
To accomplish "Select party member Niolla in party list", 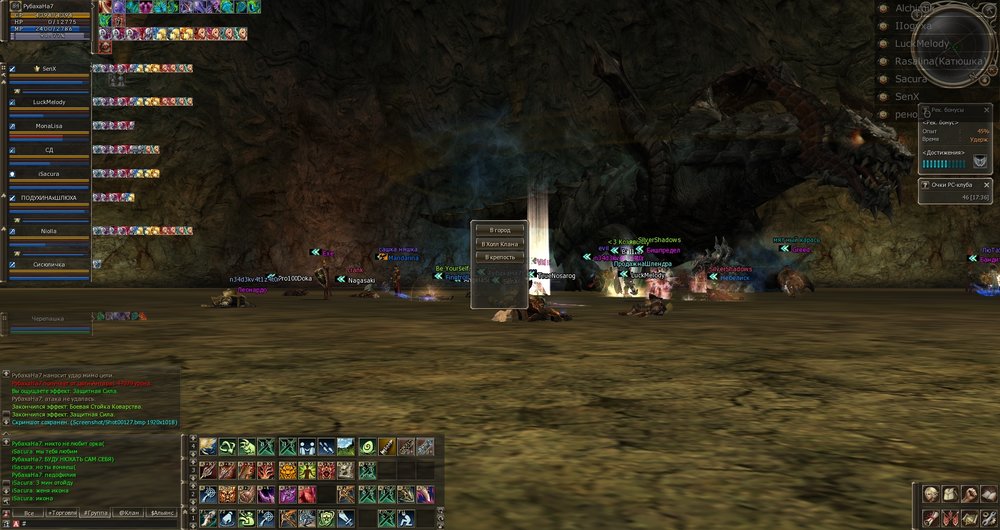I will (48, 230).
